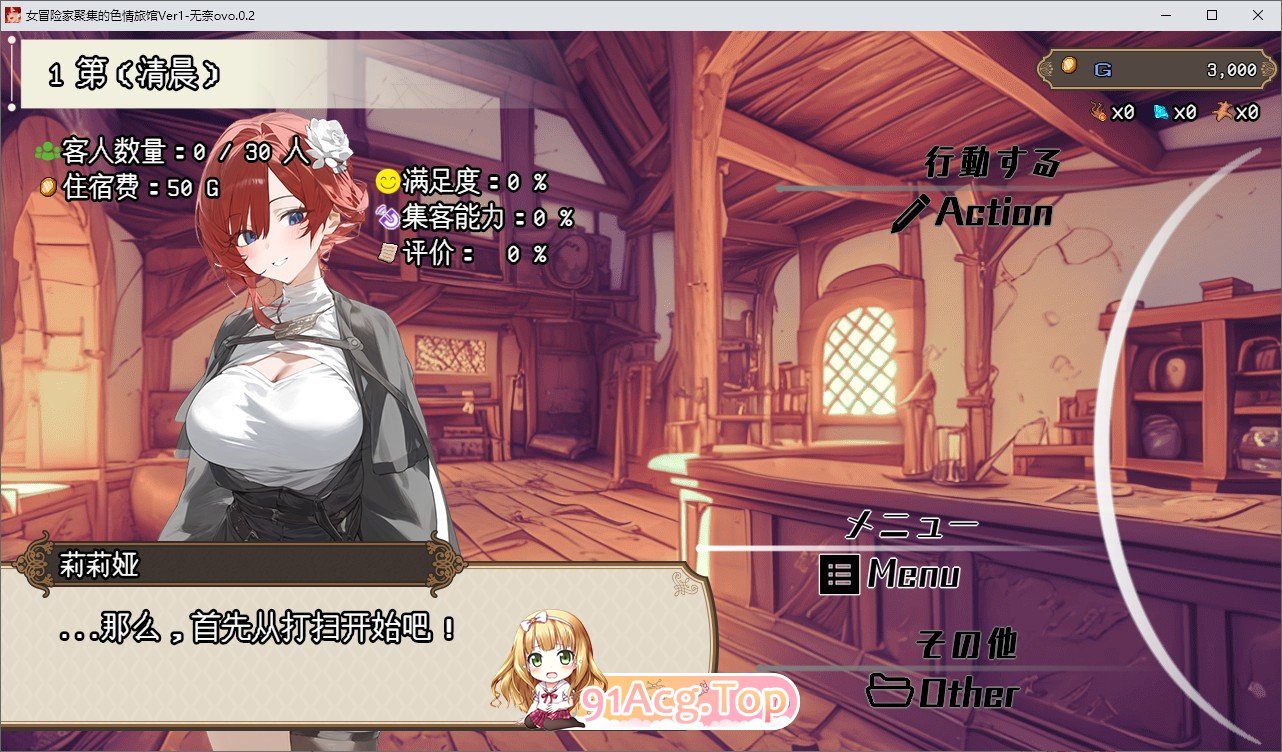Viewport: 1282px width, 752px height.
Task: Select the flame material icon showing x0
Action: coord(1098,113)
